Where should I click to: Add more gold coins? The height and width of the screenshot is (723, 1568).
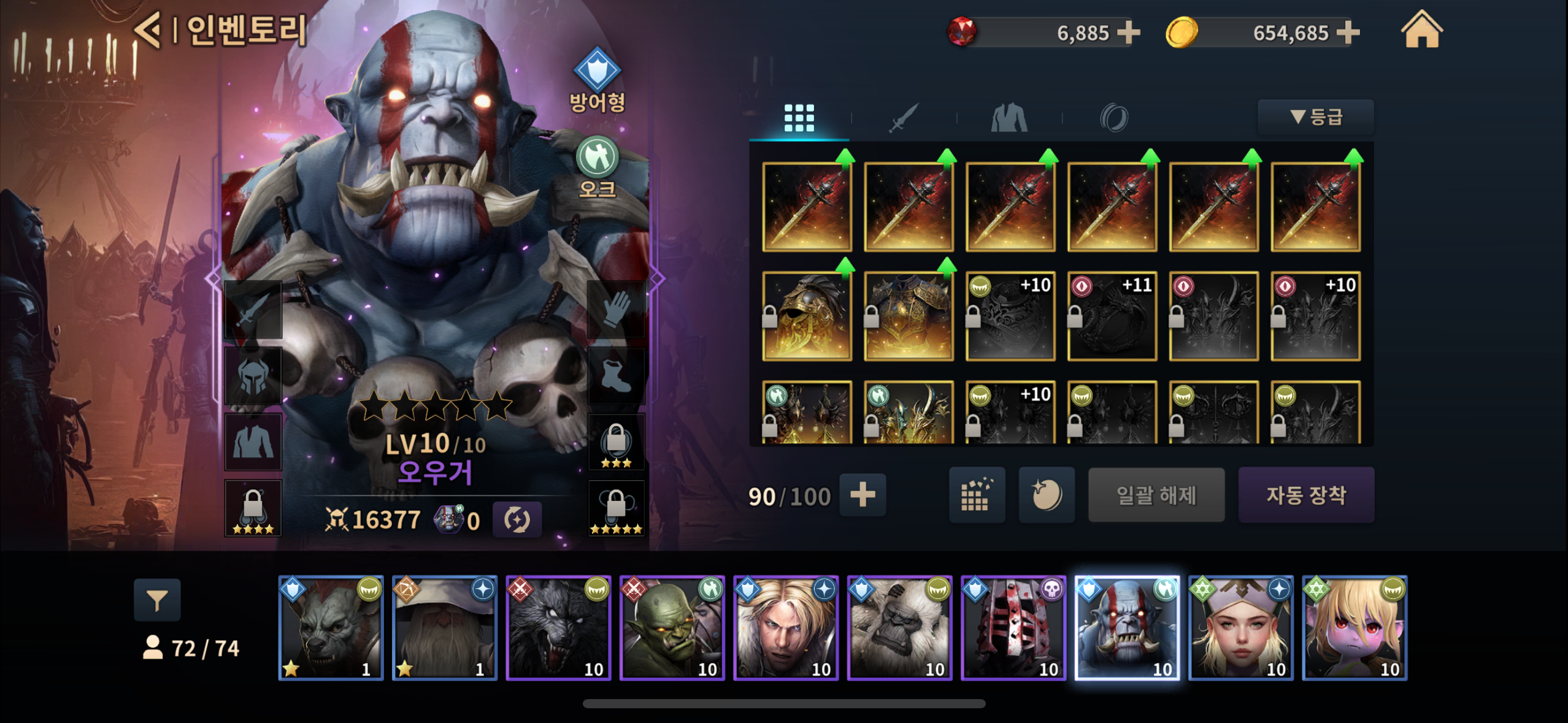[1348, 33]
